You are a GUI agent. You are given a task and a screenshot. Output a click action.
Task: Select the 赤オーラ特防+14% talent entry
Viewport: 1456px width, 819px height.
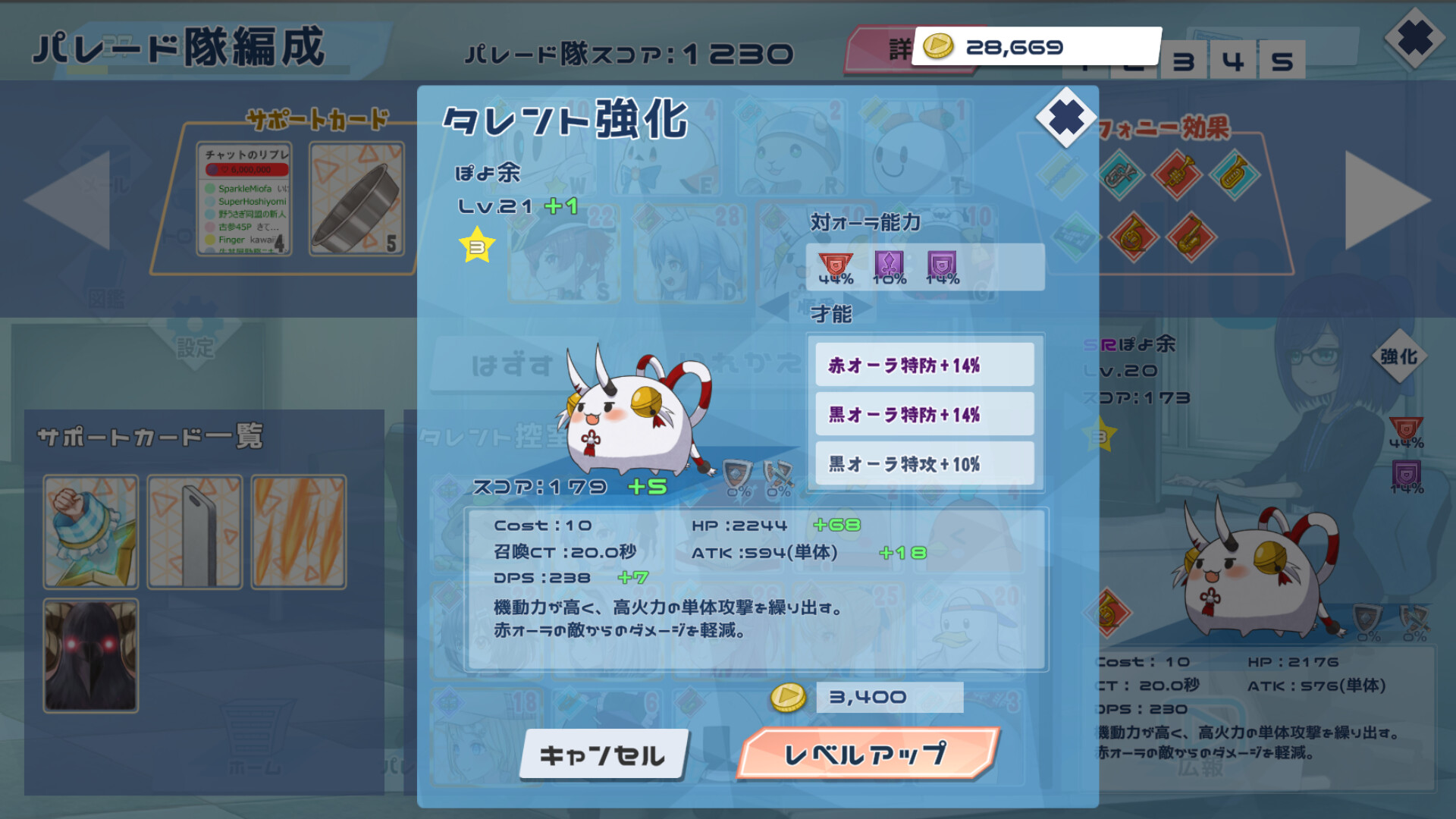click(x=924, y=364)
